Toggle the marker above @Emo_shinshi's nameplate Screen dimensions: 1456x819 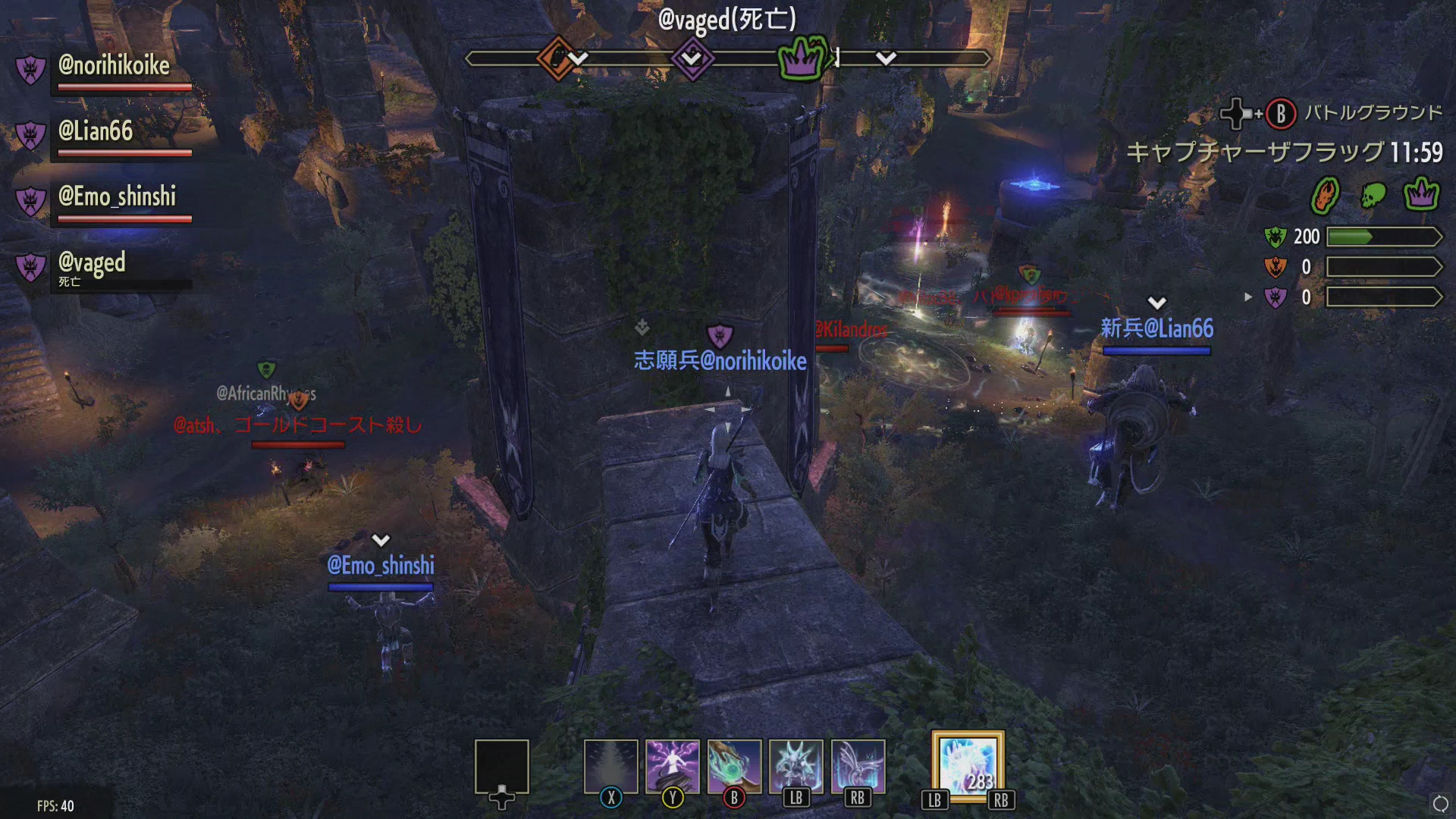(x=379, y=540)
